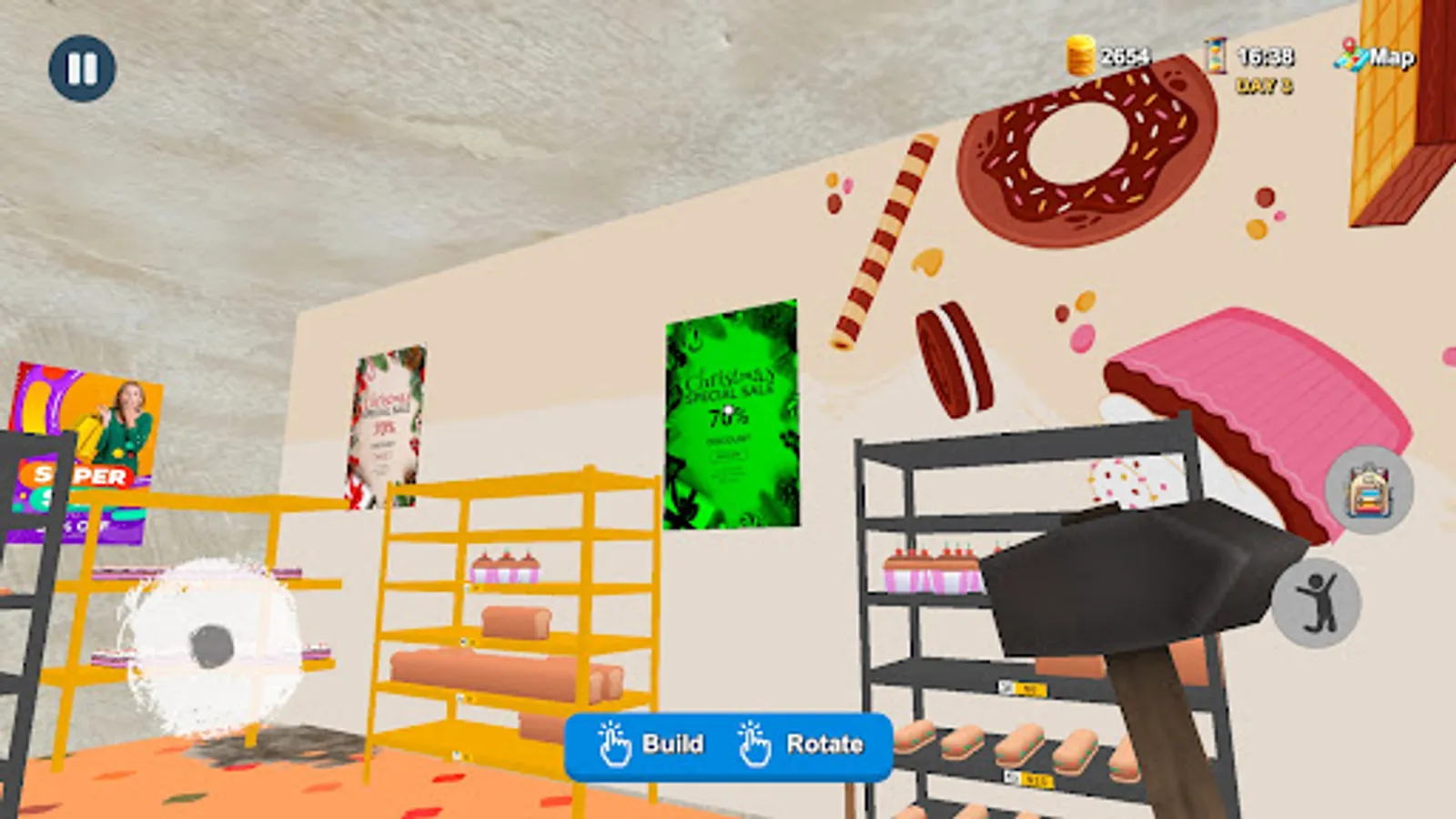
Task: Tap the Build button label
Action: pyautogui.click(x=671, y=744)
